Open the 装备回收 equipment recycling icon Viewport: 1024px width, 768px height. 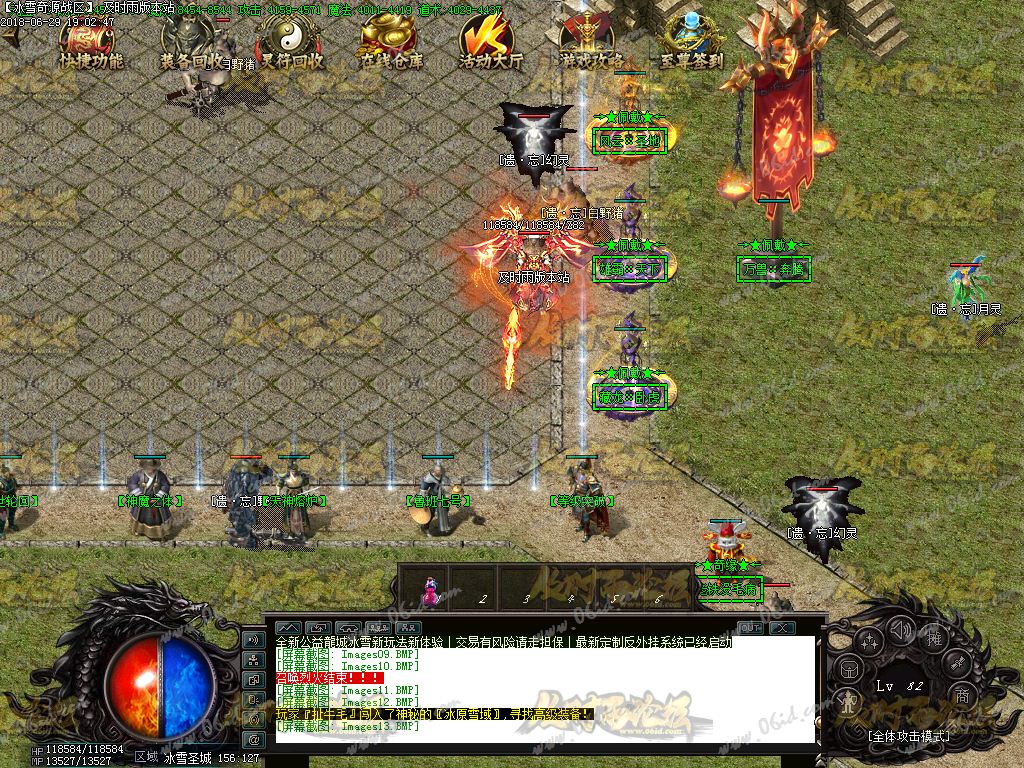click(x=194, y=44)
